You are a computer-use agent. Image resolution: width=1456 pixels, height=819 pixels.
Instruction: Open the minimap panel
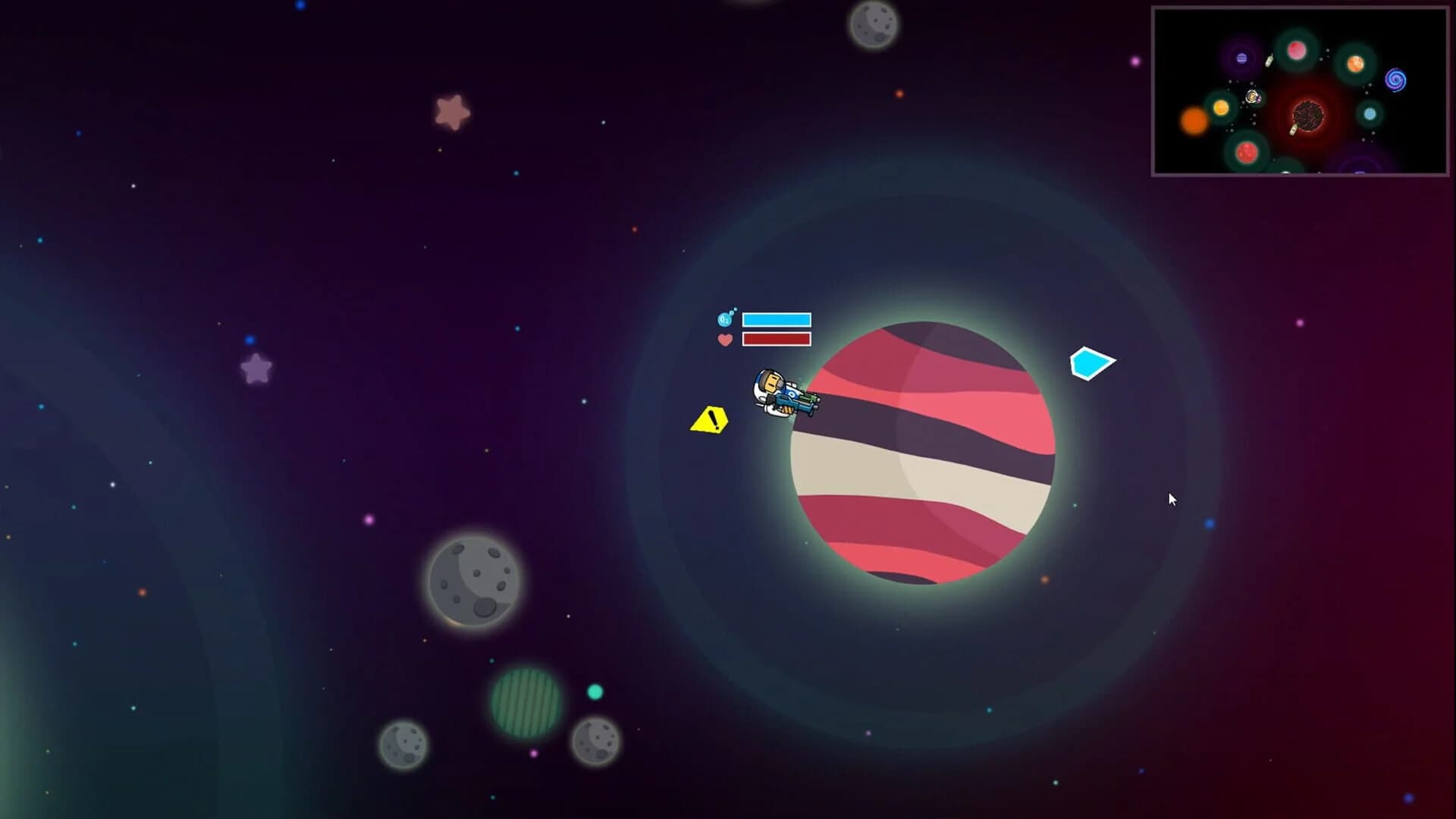pos(1298,91)
